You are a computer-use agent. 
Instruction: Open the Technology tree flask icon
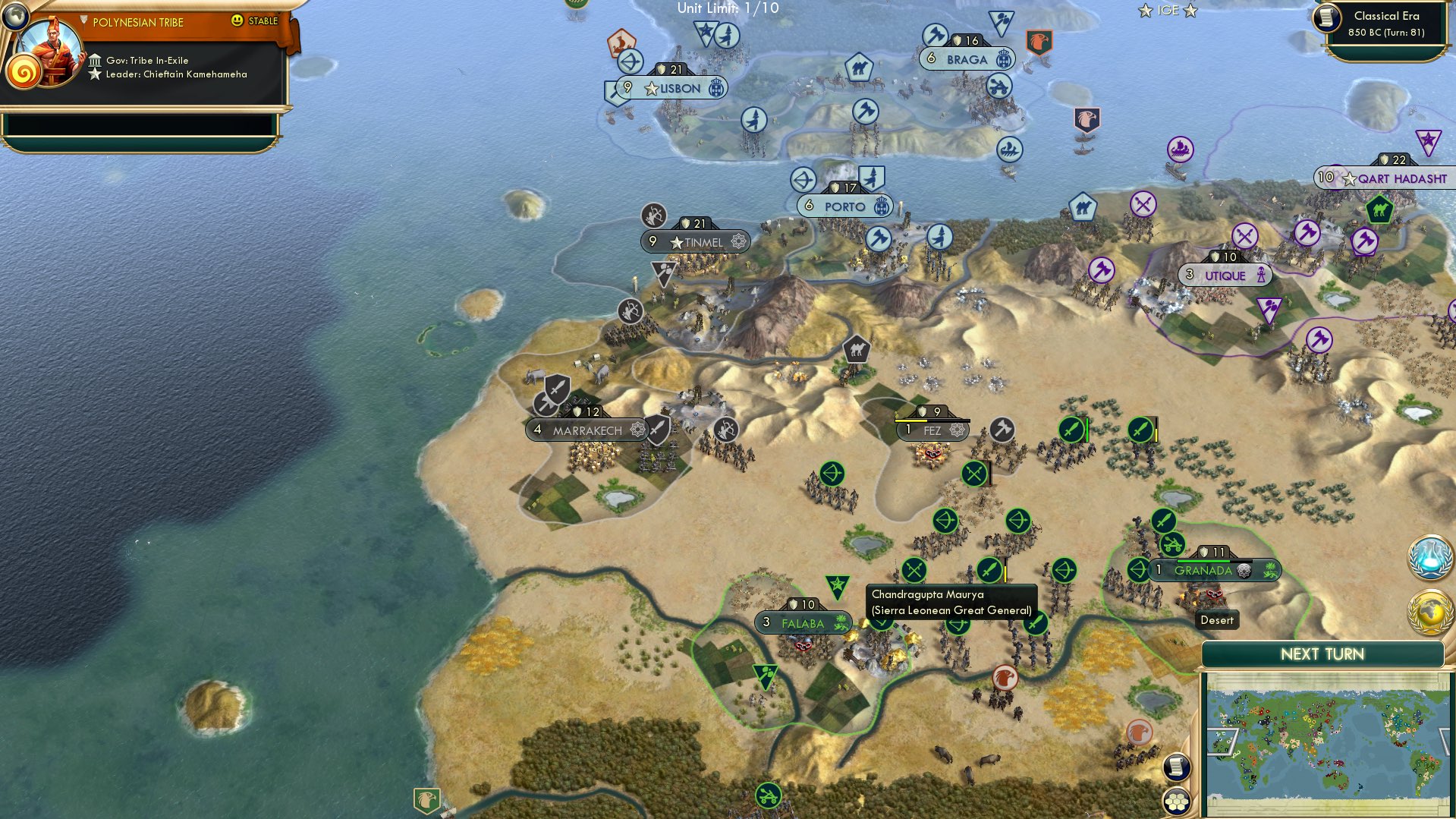point(1431,556)
